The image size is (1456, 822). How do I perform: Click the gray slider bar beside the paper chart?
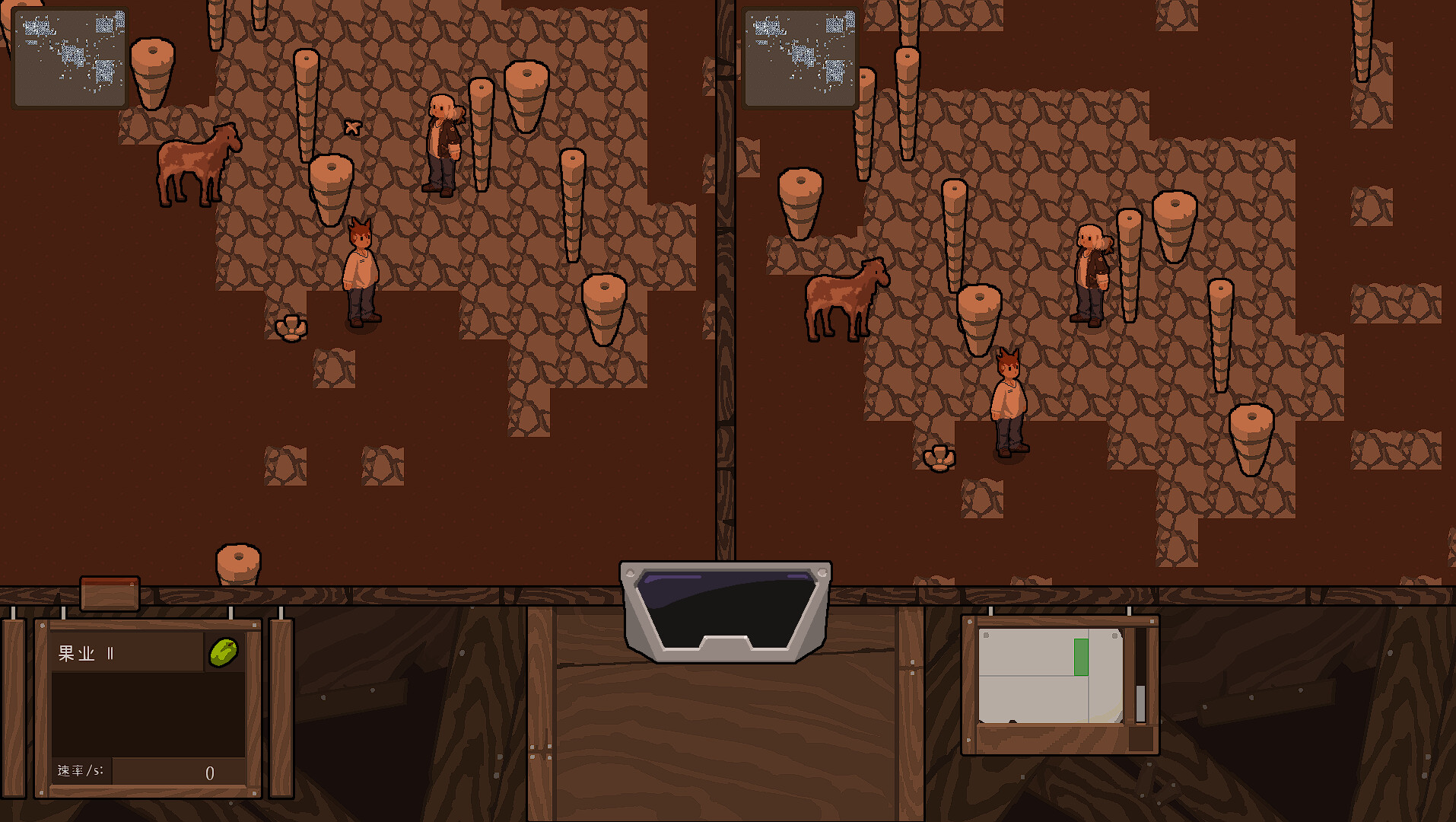coord(1140,700)
